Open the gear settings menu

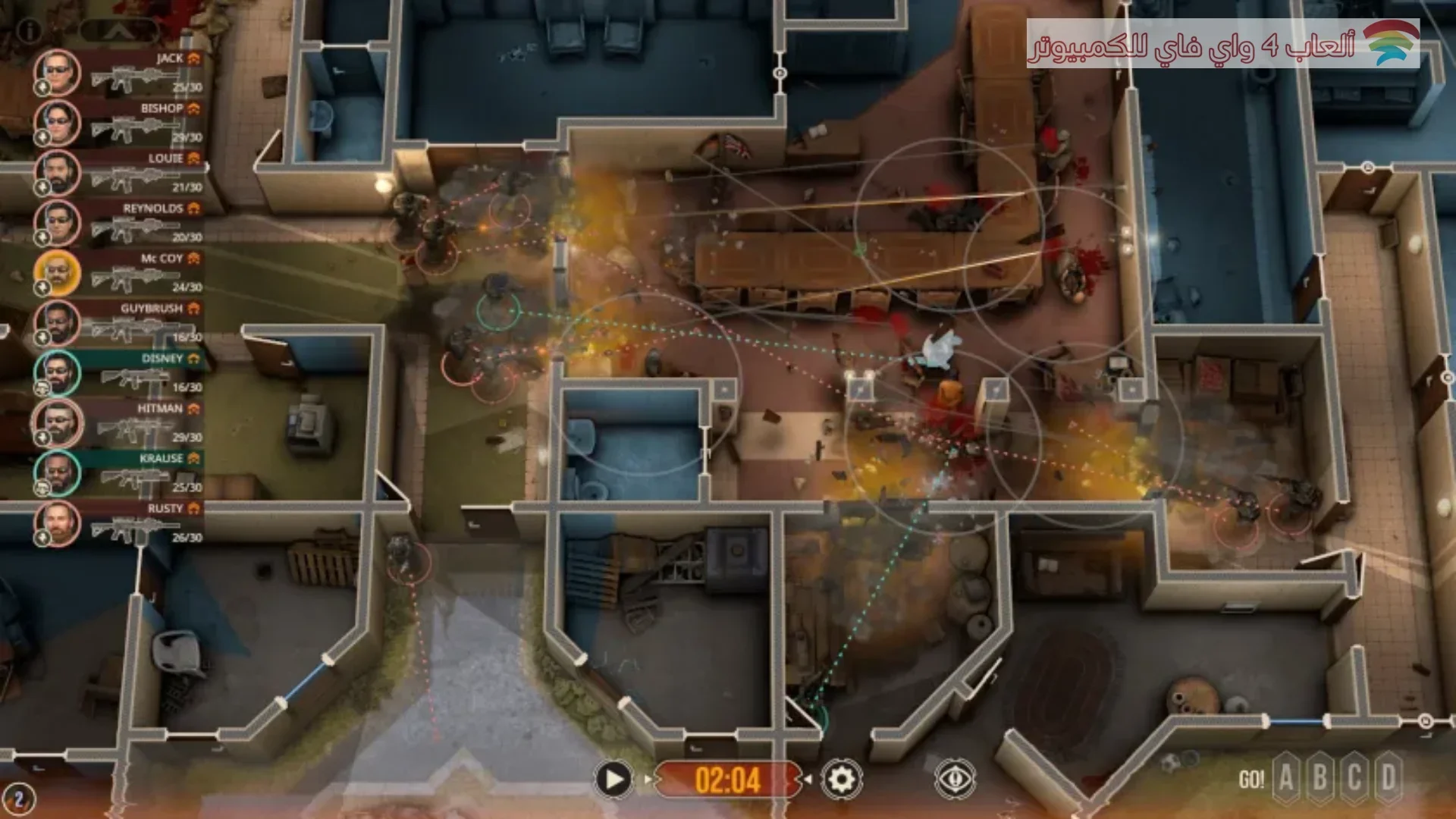(841, 779)
